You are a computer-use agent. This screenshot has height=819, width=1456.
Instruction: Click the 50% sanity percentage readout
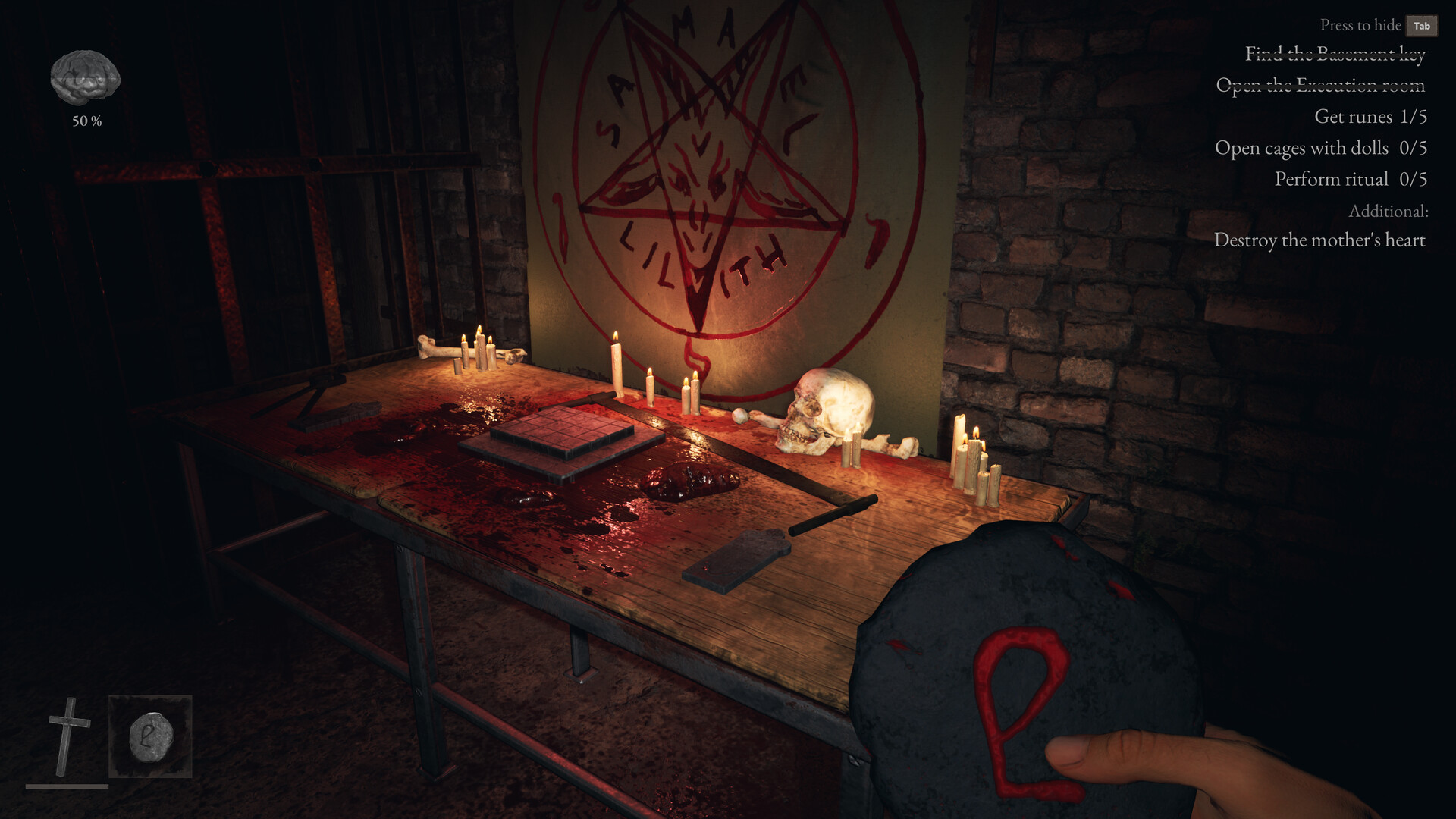86,119
